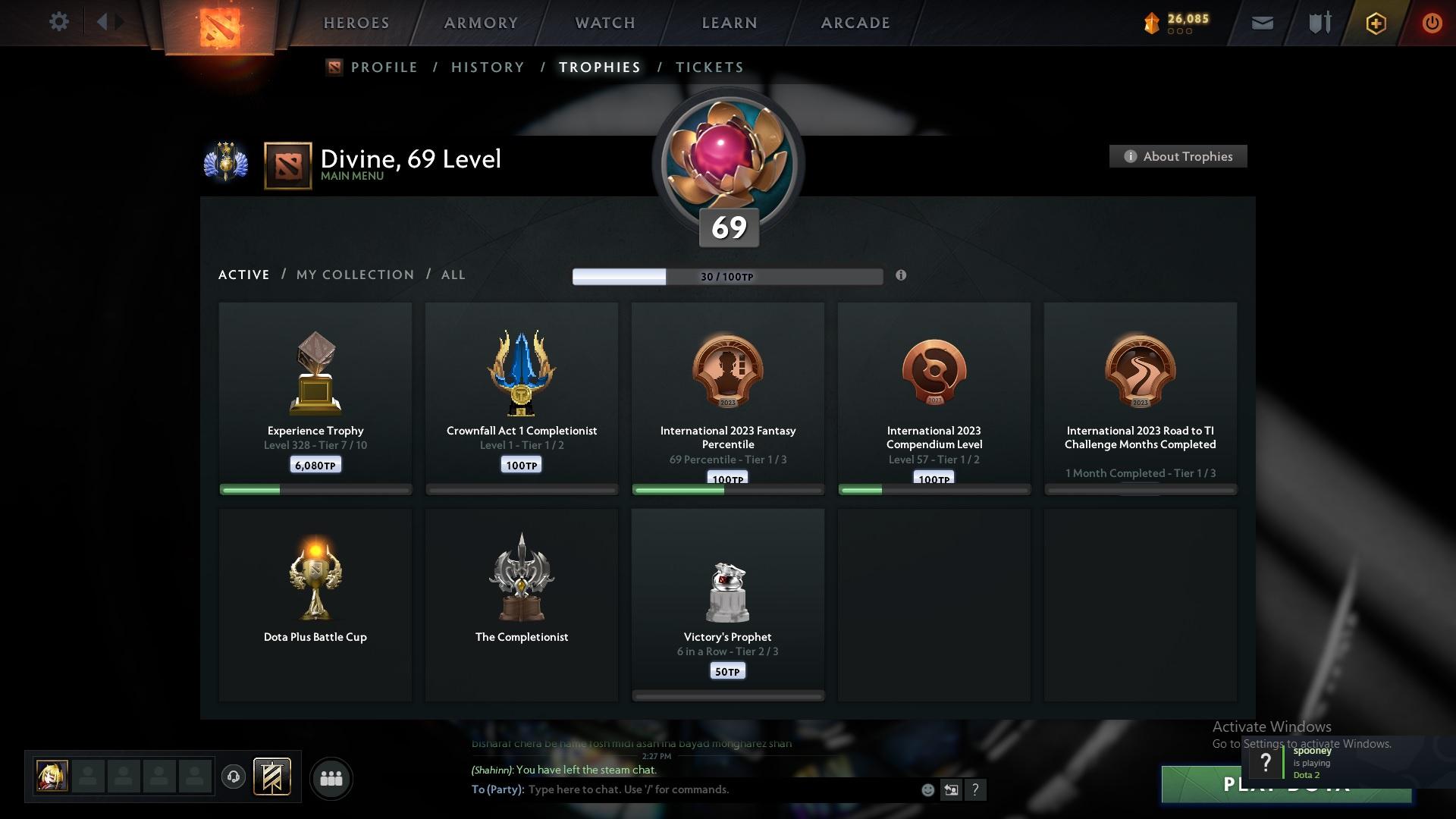Click the gold plus shop icon

1375,23
